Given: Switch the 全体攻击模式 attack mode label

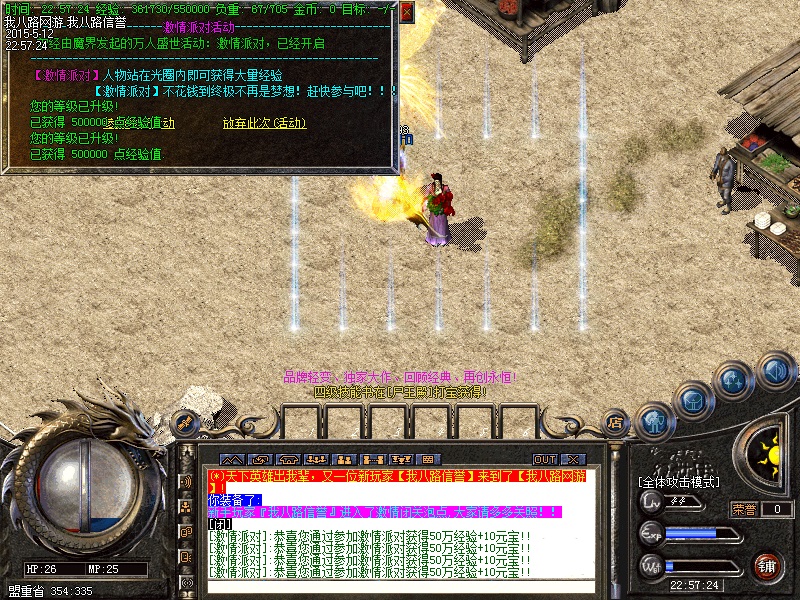Looking at the screenshot, I should pyautogui.click(x=677, y=483).
